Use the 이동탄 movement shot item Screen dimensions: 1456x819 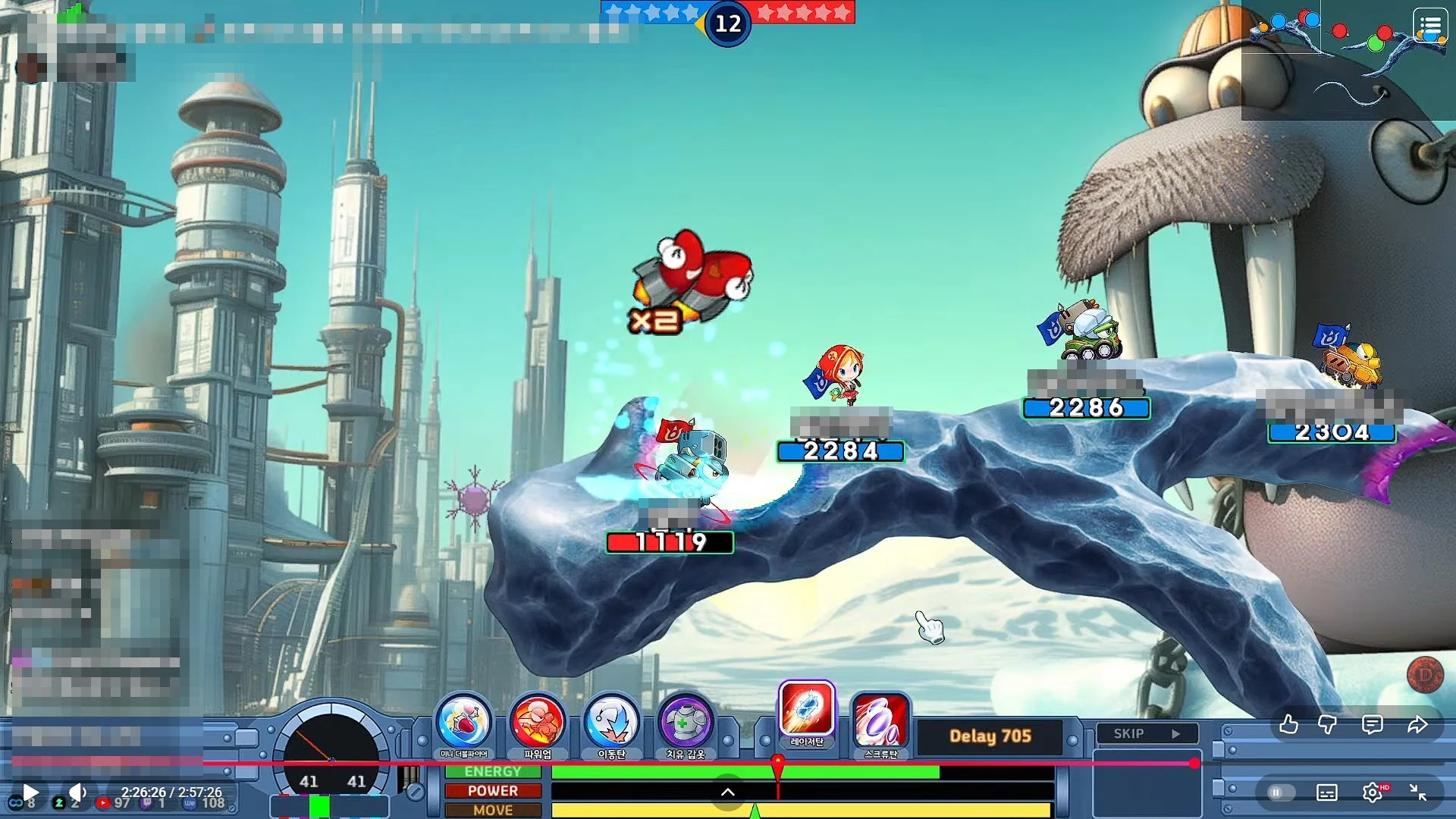611,723
